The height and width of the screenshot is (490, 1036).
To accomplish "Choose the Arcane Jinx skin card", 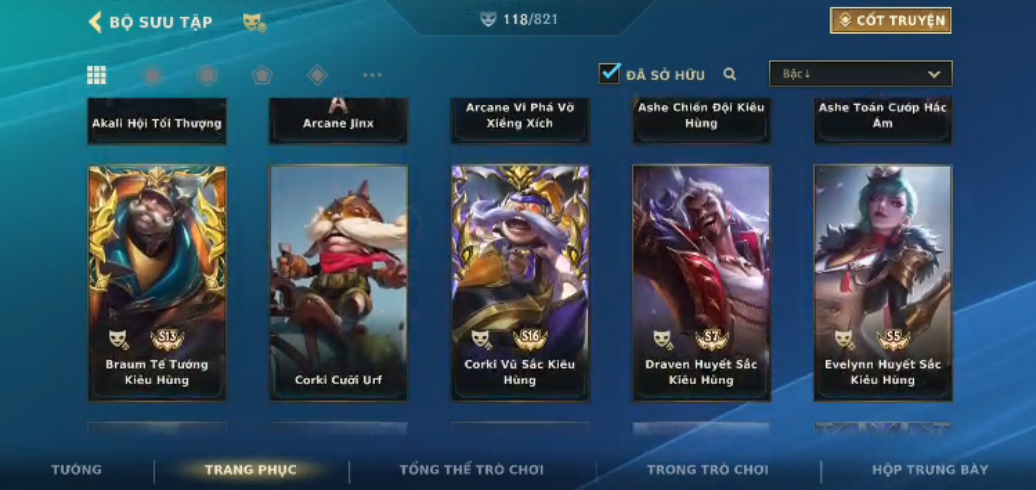I will pos(338,120).
